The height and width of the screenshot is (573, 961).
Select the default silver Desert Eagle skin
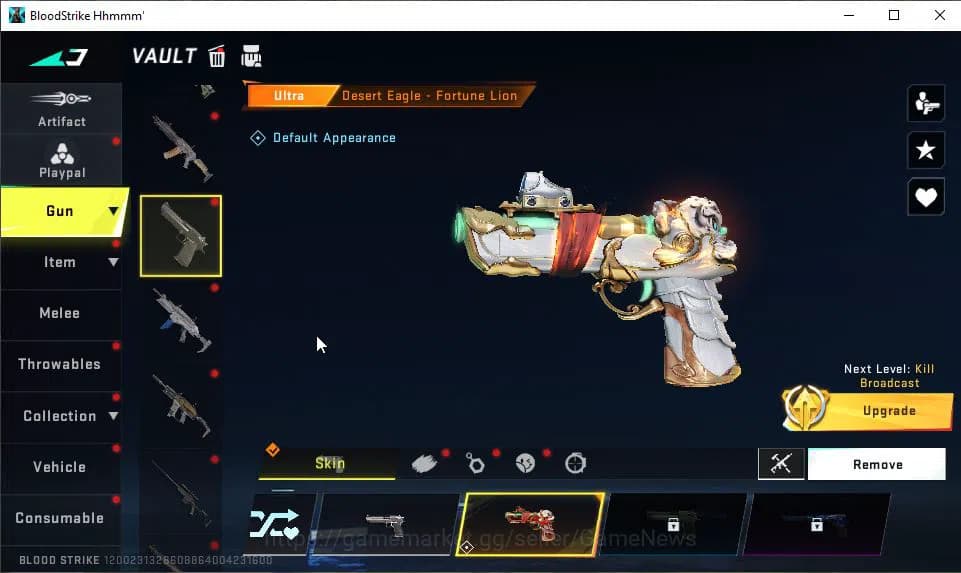coord(388,524)
